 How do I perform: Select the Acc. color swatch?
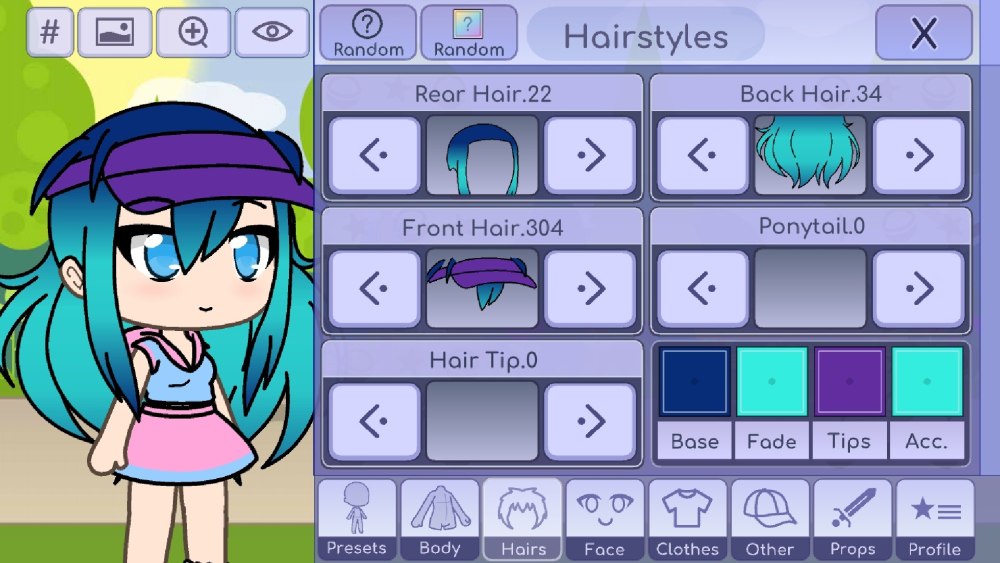(x=927, y=381)
